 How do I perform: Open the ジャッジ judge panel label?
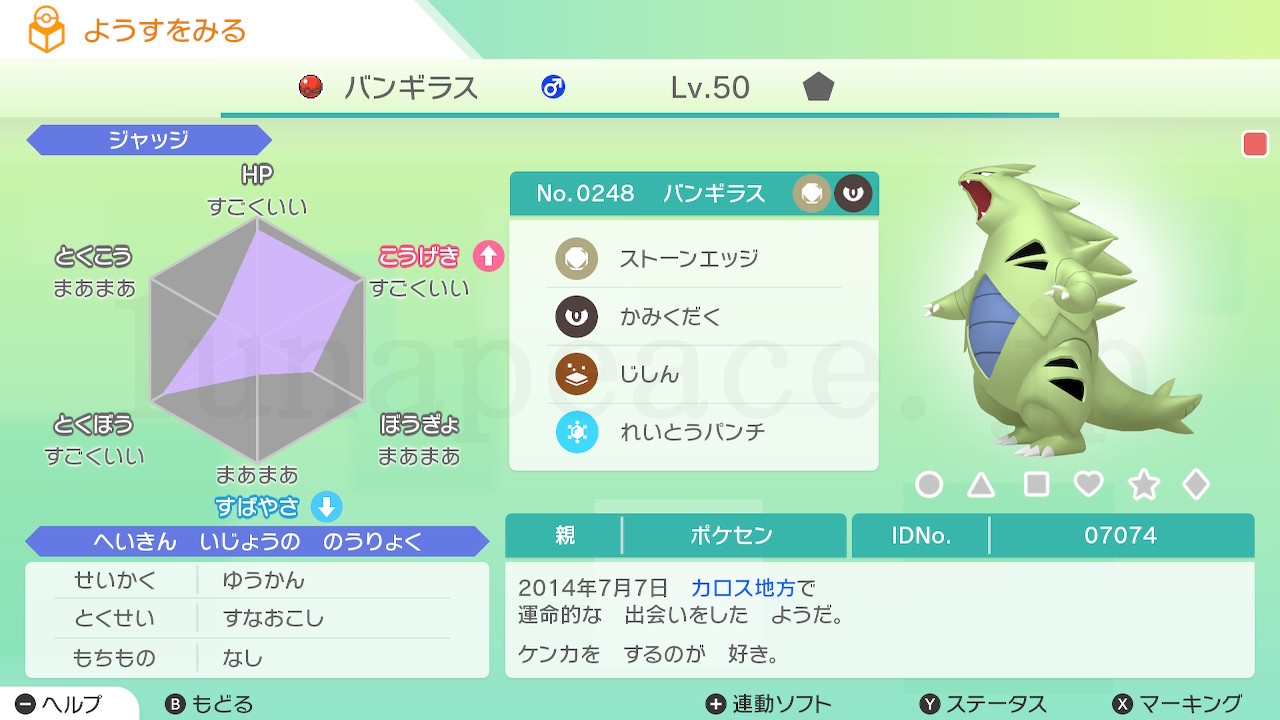[148, 140]
